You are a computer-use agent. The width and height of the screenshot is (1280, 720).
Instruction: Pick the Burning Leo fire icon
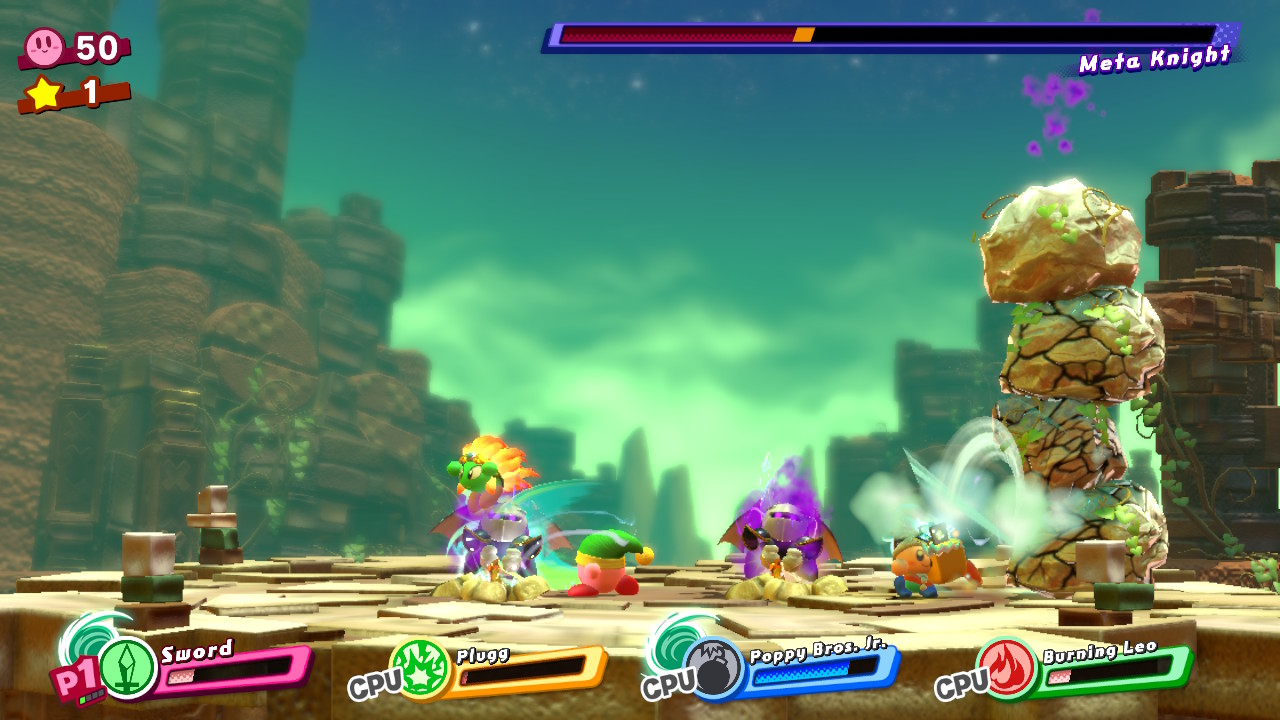pyautogui.click(x=1006, y=668)
